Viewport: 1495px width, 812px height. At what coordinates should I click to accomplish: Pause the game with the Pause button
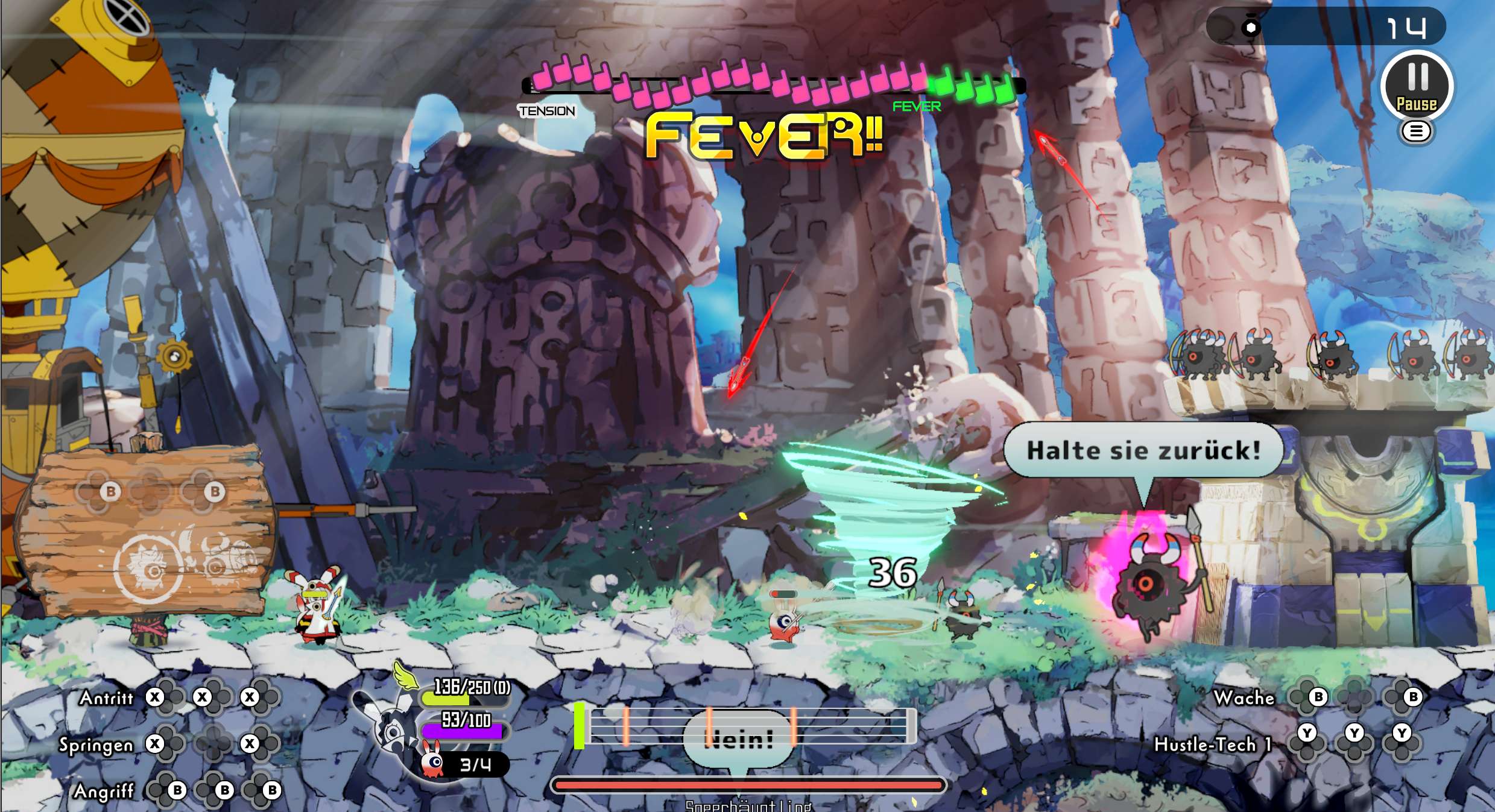[x=1417, y=86]
